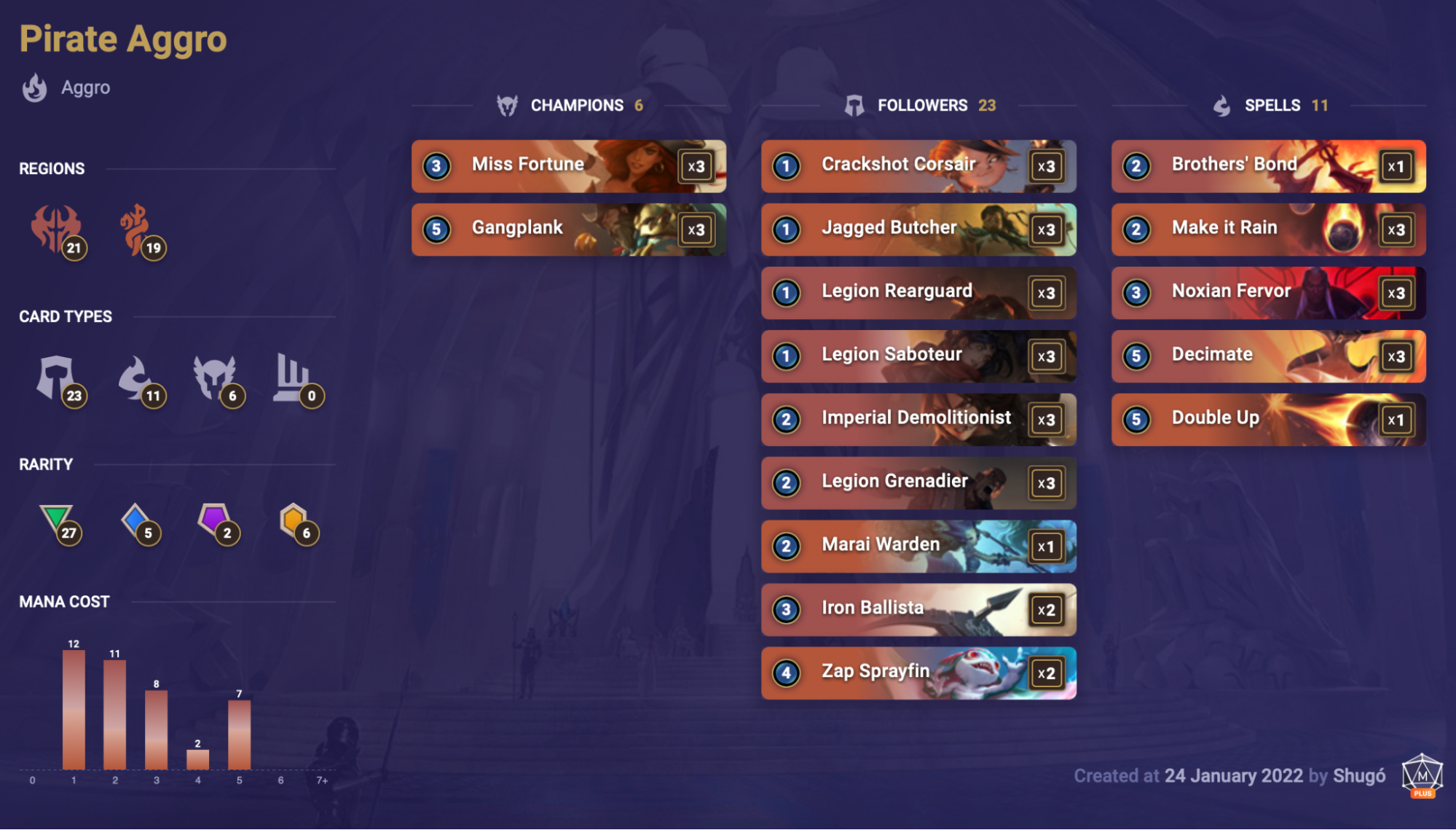Expand the CHAMPIONS section header
This screenshot has width=1456, height=830.
[578, 105]
